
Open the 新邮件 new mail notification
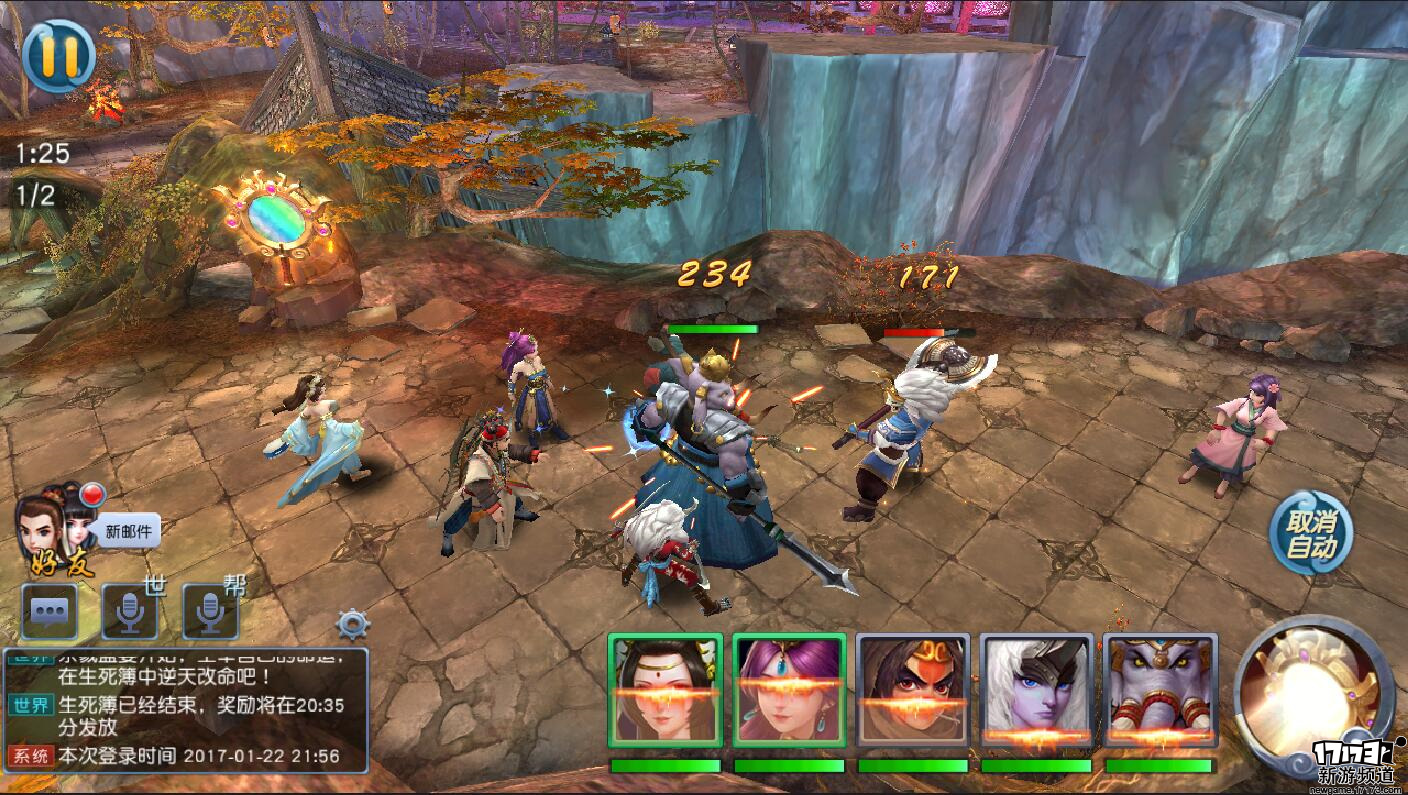[x=127, y=531]
